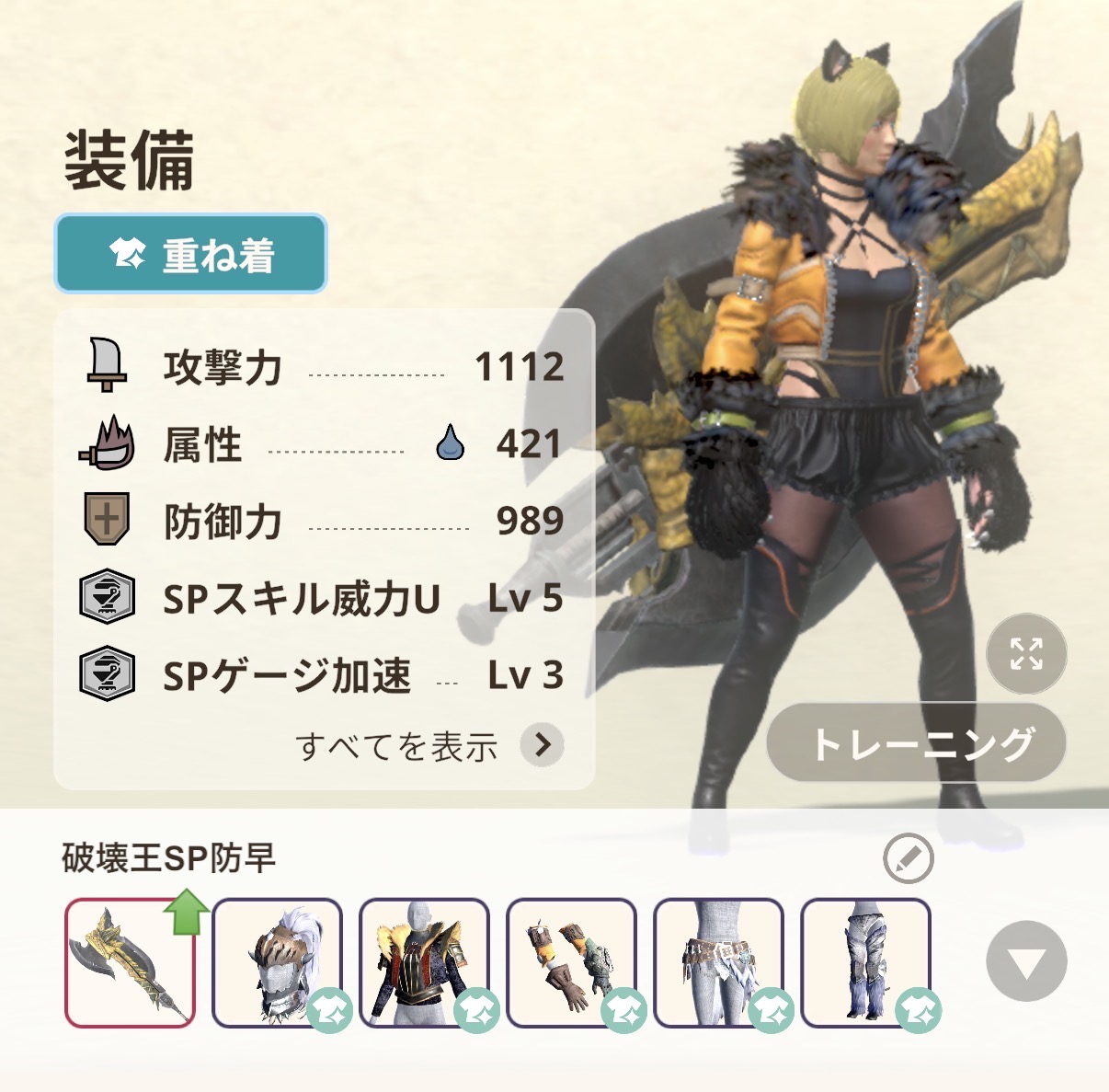
Task: Start トレーニング training mode
Action: pyautogui.click(x=916, y=743)
